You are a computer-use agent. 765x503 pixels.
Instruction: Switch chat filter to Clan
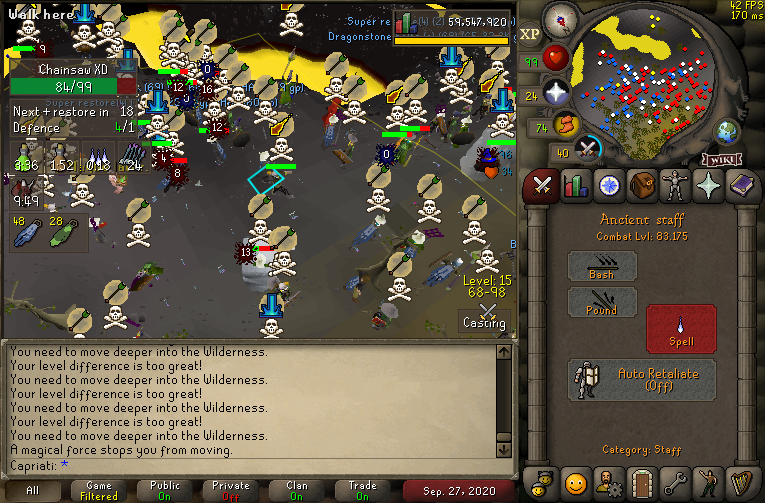297,490
